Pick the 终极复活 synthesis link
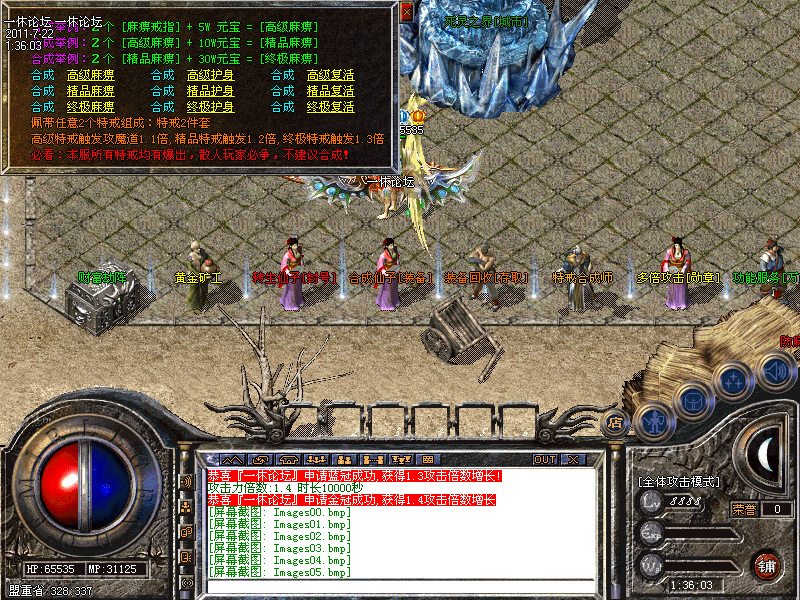Image resolution: width=800 pixels, height=600 pixels. click(x=330, y=107)
